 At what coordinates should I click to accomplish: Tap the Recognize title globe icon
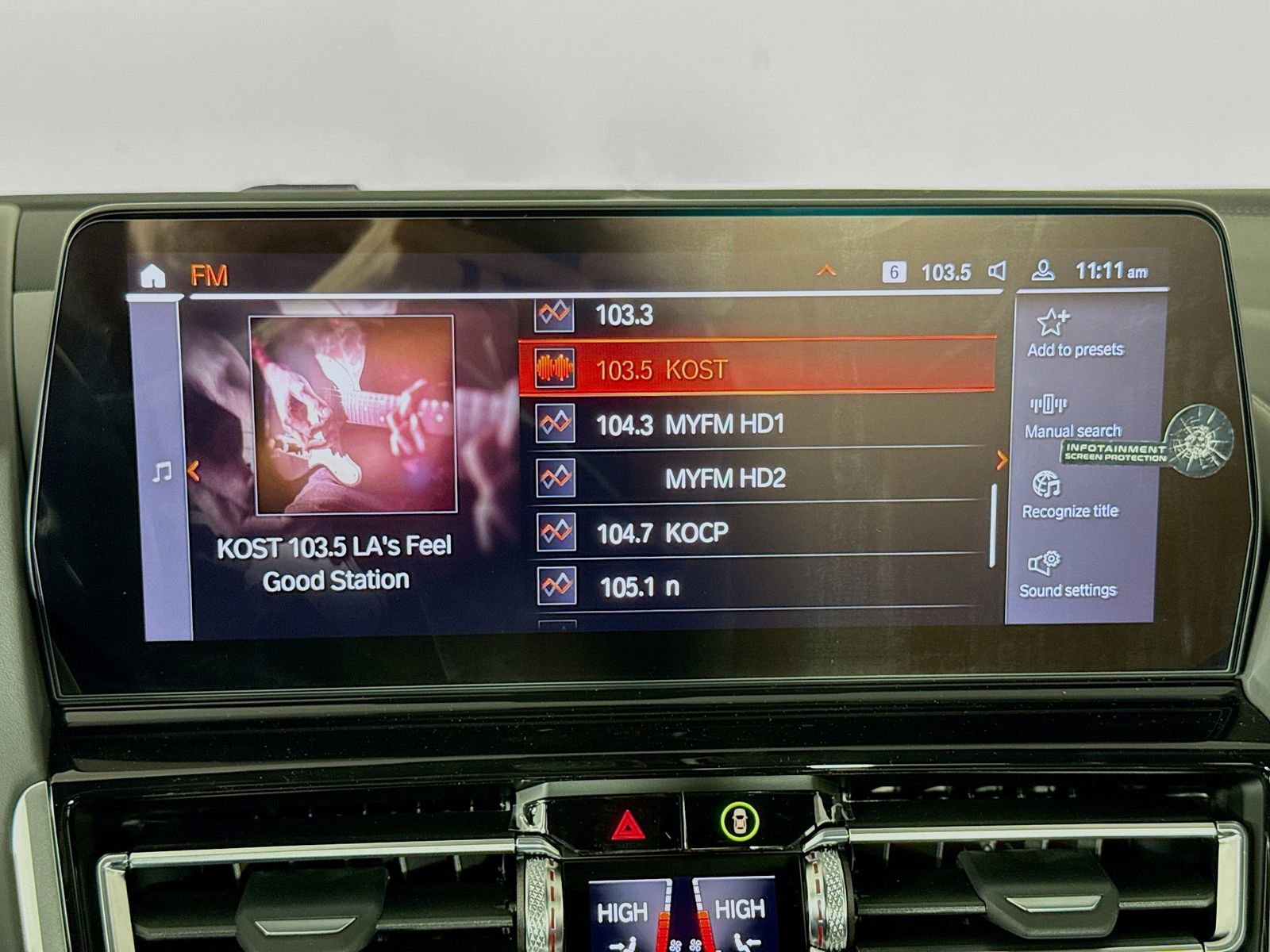point(1048,484)
